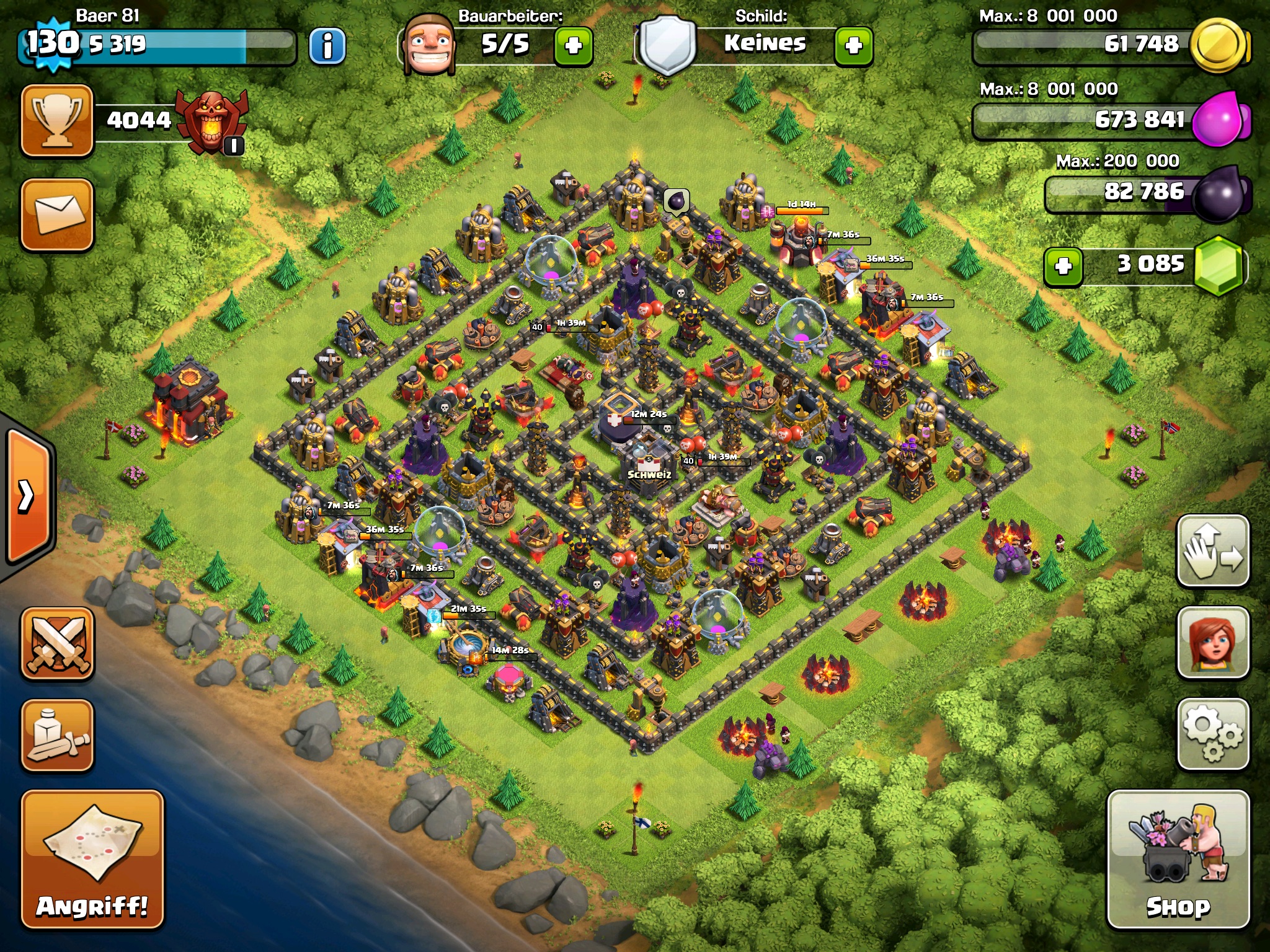This screenshot has width=1270, height=952.
Task: Add a builder with the green plus
Action: (573, 46)
